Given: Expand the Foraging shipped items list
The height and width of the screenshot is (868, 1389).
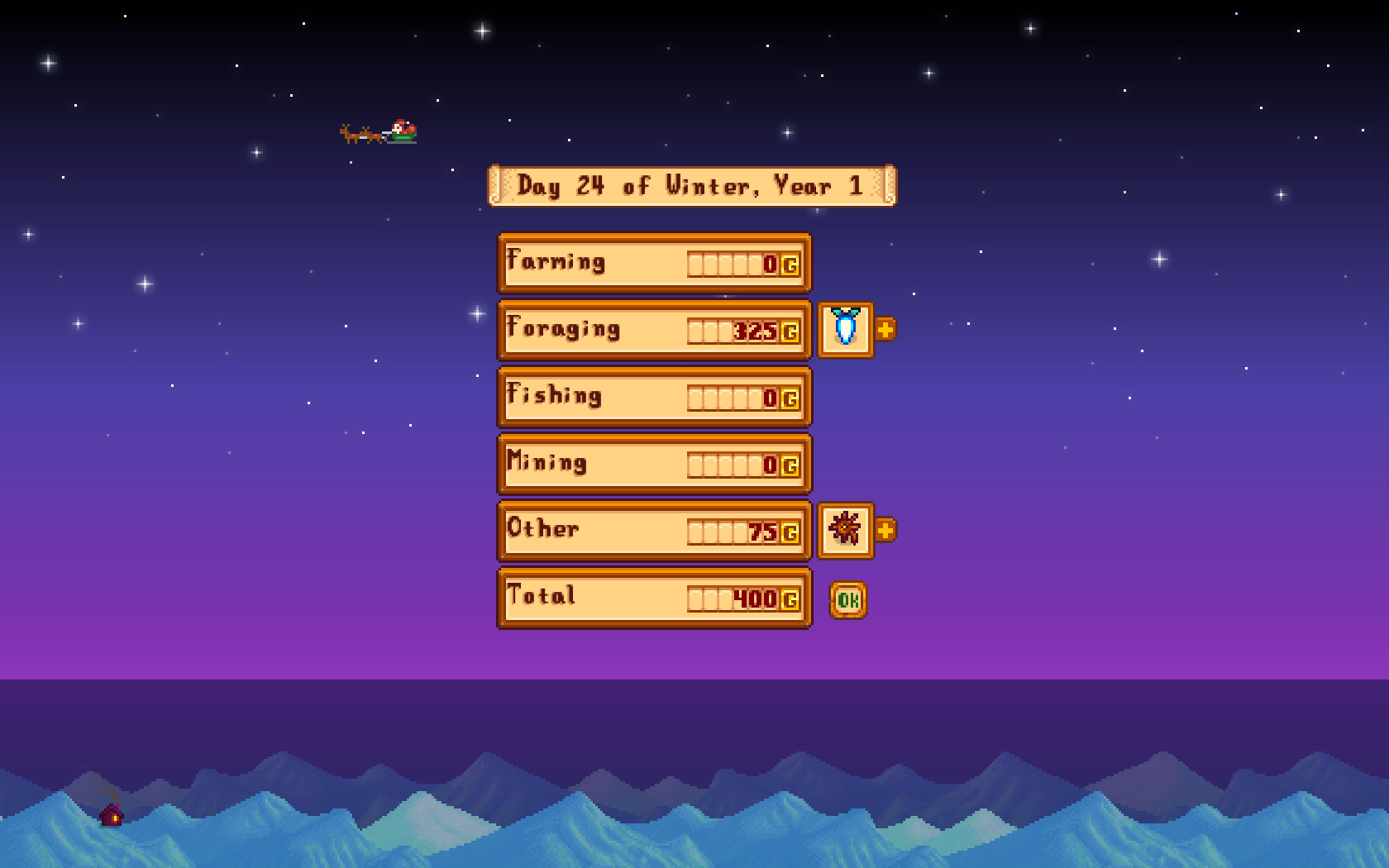Looking at the screenshot, I should click(885, 329).
